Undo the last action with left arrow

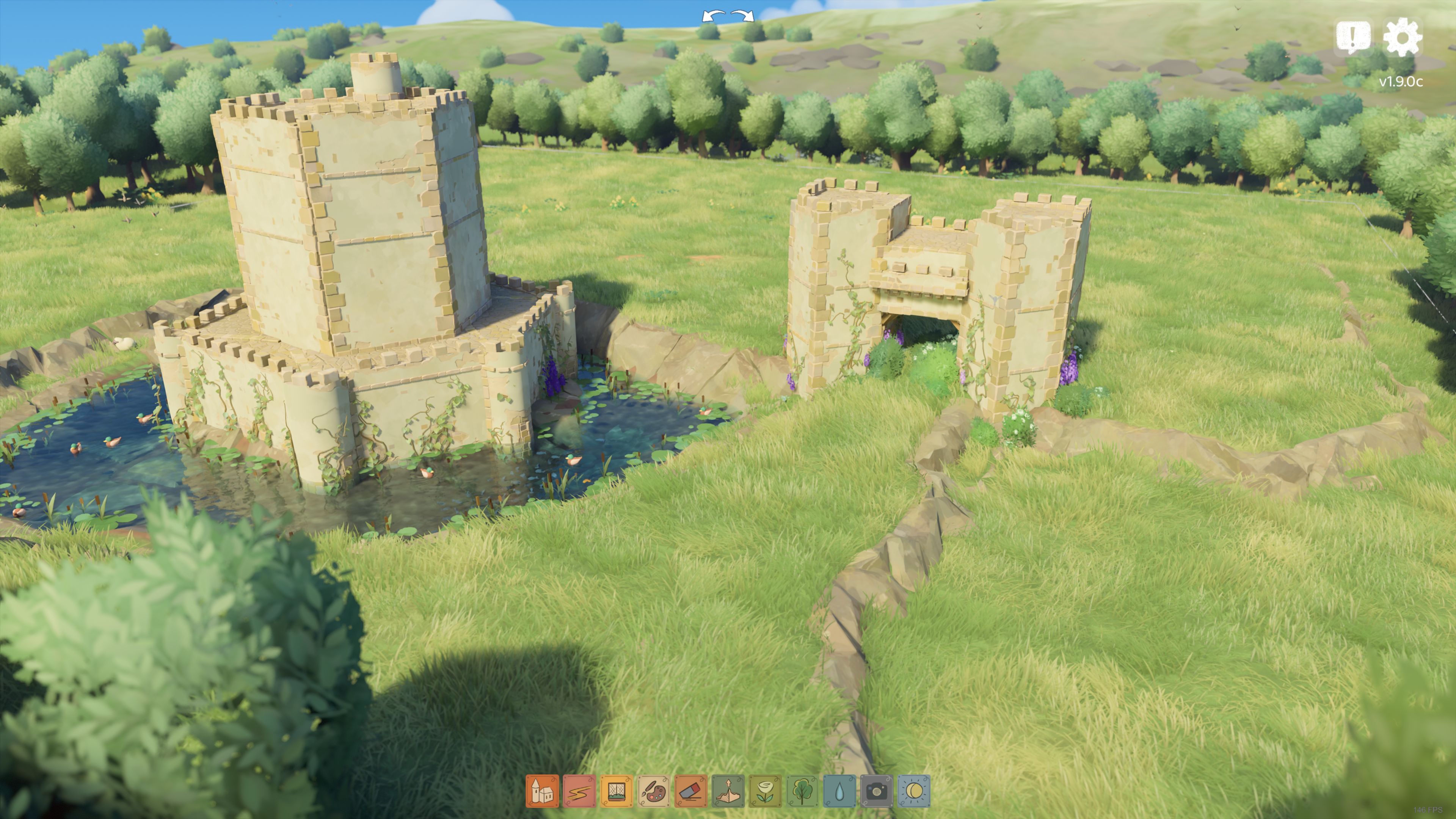pos(713,16)
